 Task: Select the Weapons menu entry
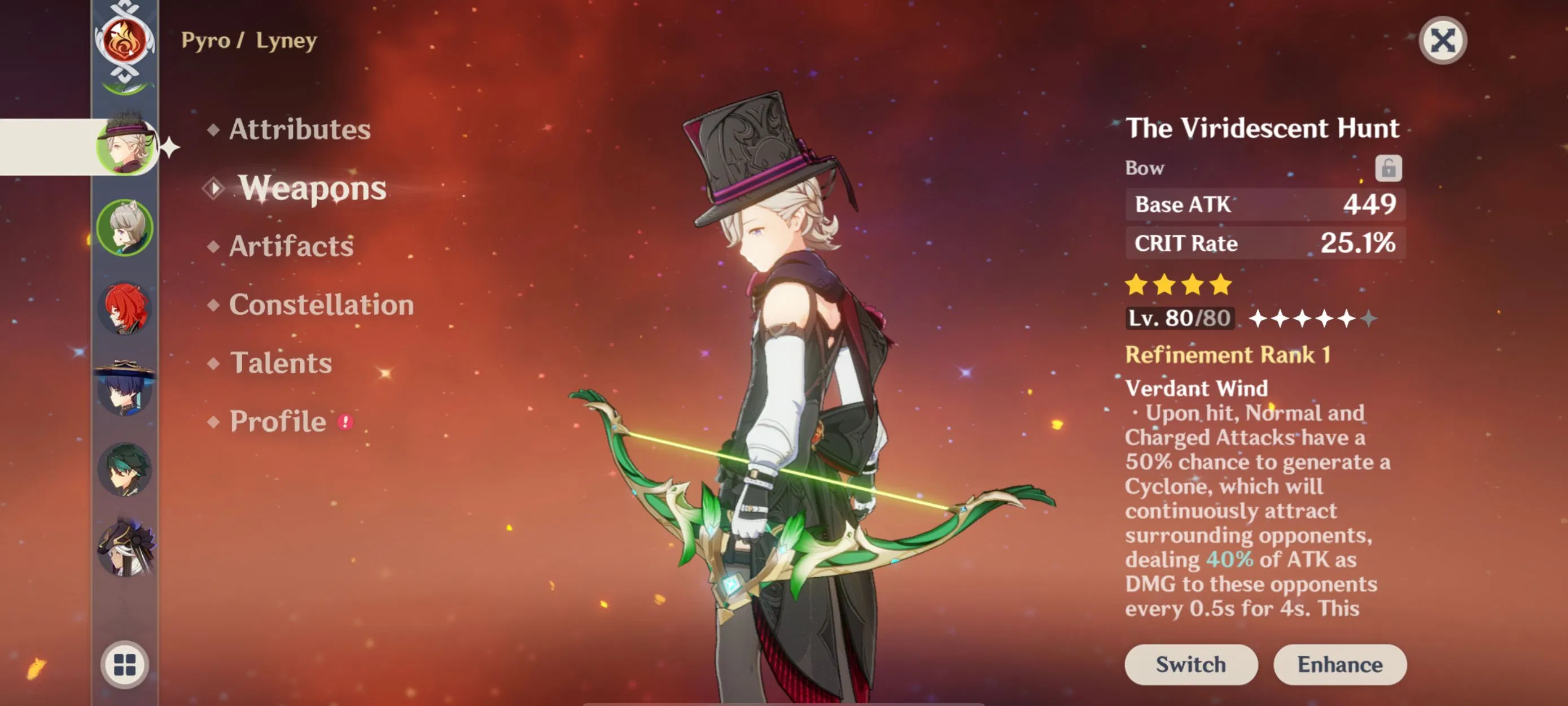[312, 188]
